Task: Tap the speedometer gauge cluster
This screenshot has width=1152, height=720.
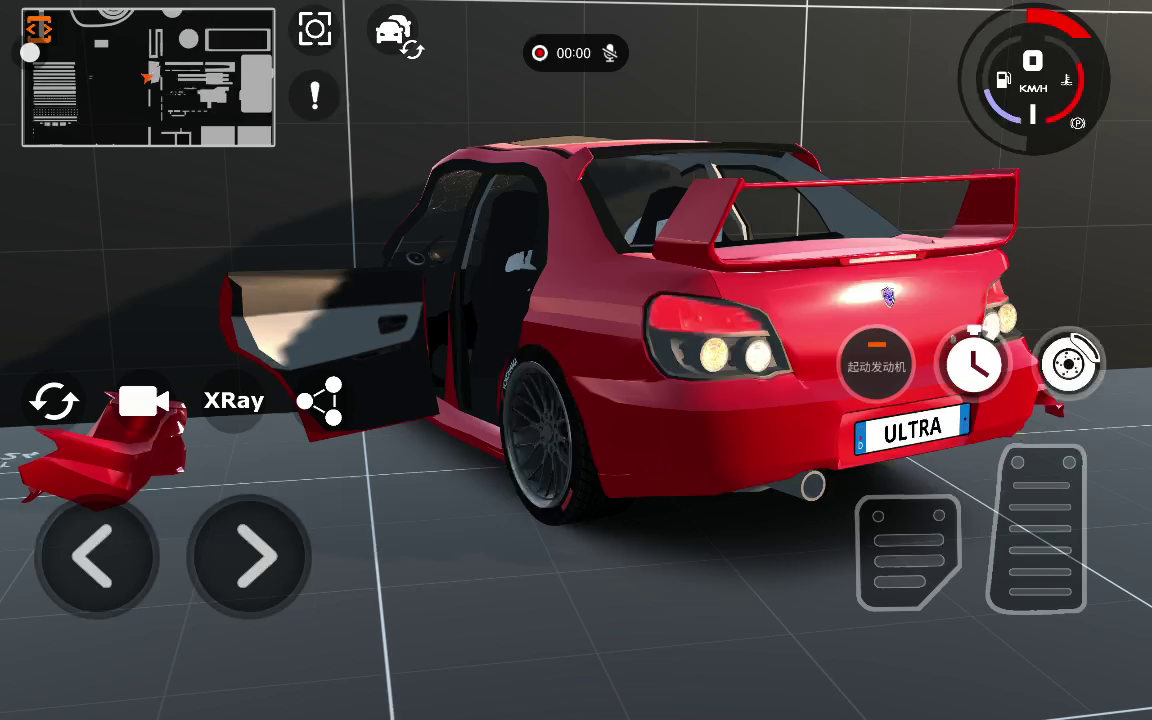Action: click(1033, 82)
